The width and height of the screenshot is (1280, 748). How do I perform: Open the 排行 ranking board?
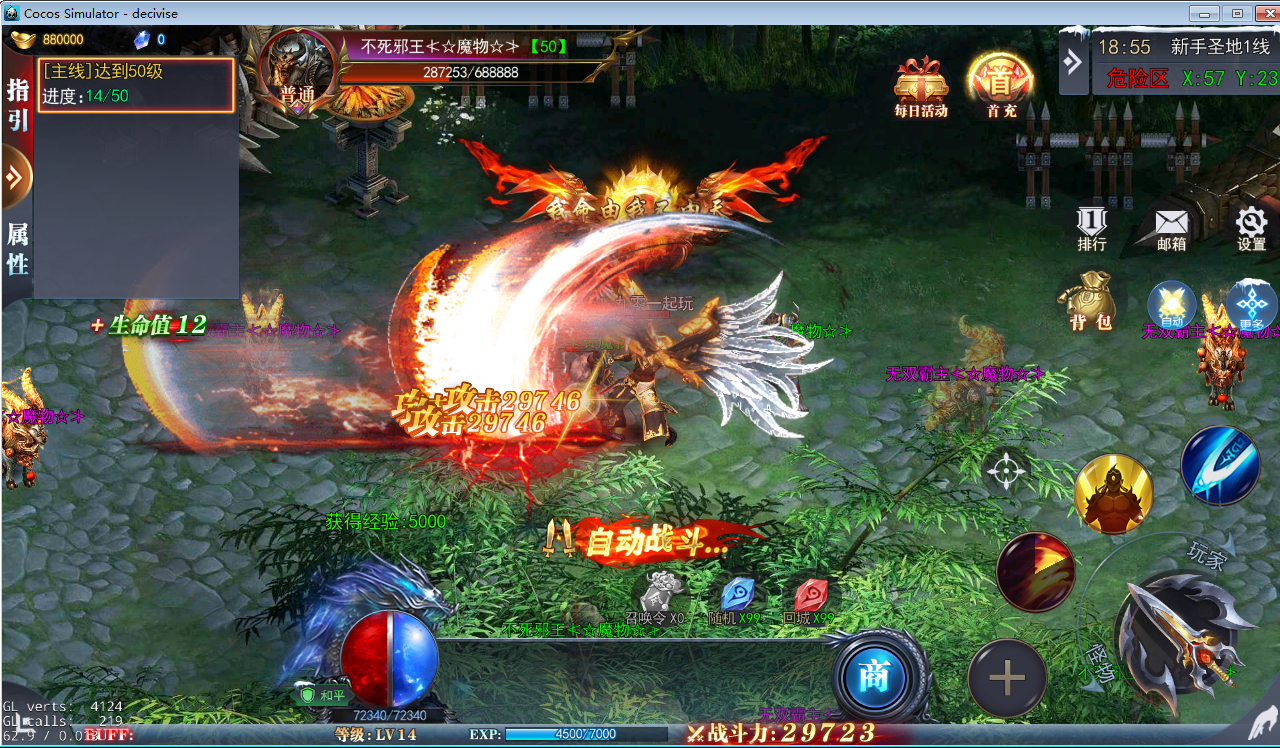[1092, 226]
